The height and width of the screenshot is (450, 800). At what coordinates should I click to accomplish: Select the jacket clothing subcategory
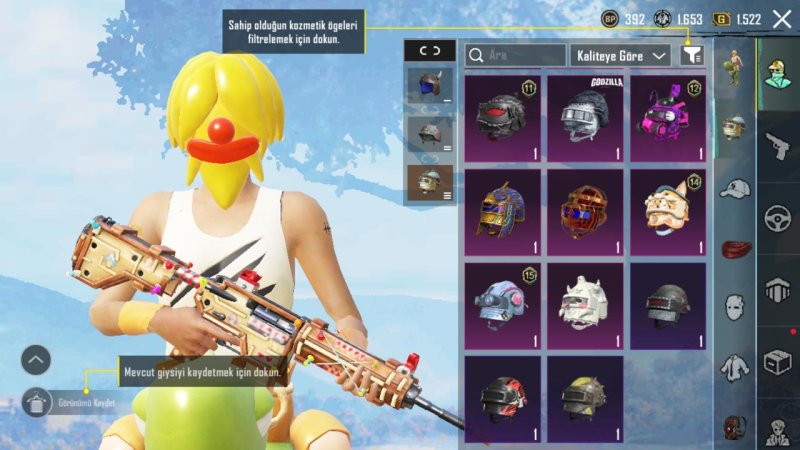click(x=735, y=367)
